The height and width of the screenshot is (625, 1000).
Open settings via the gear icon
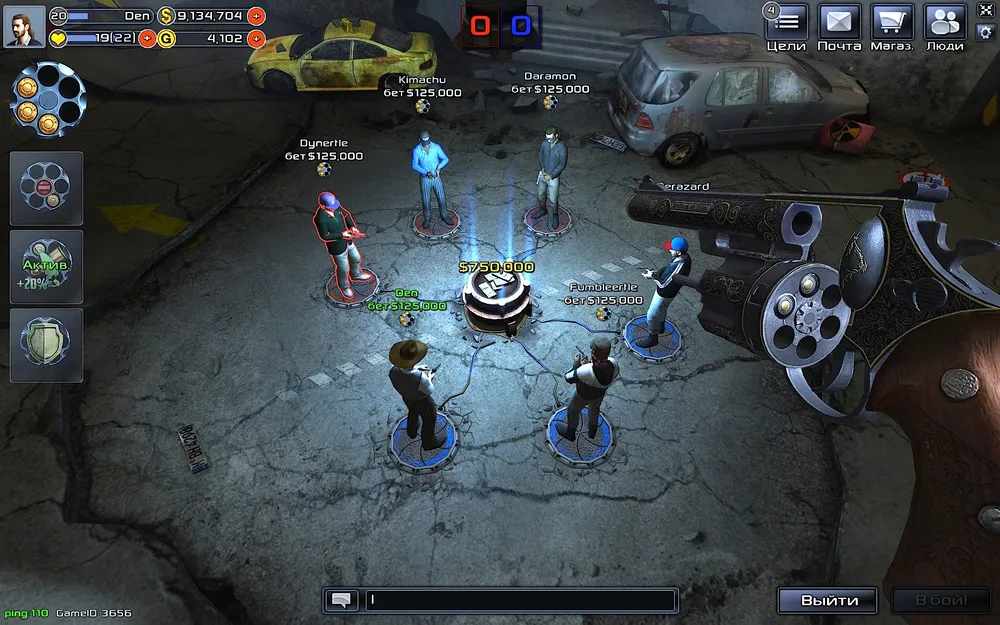pyautogui.click(x=984, y=32)
